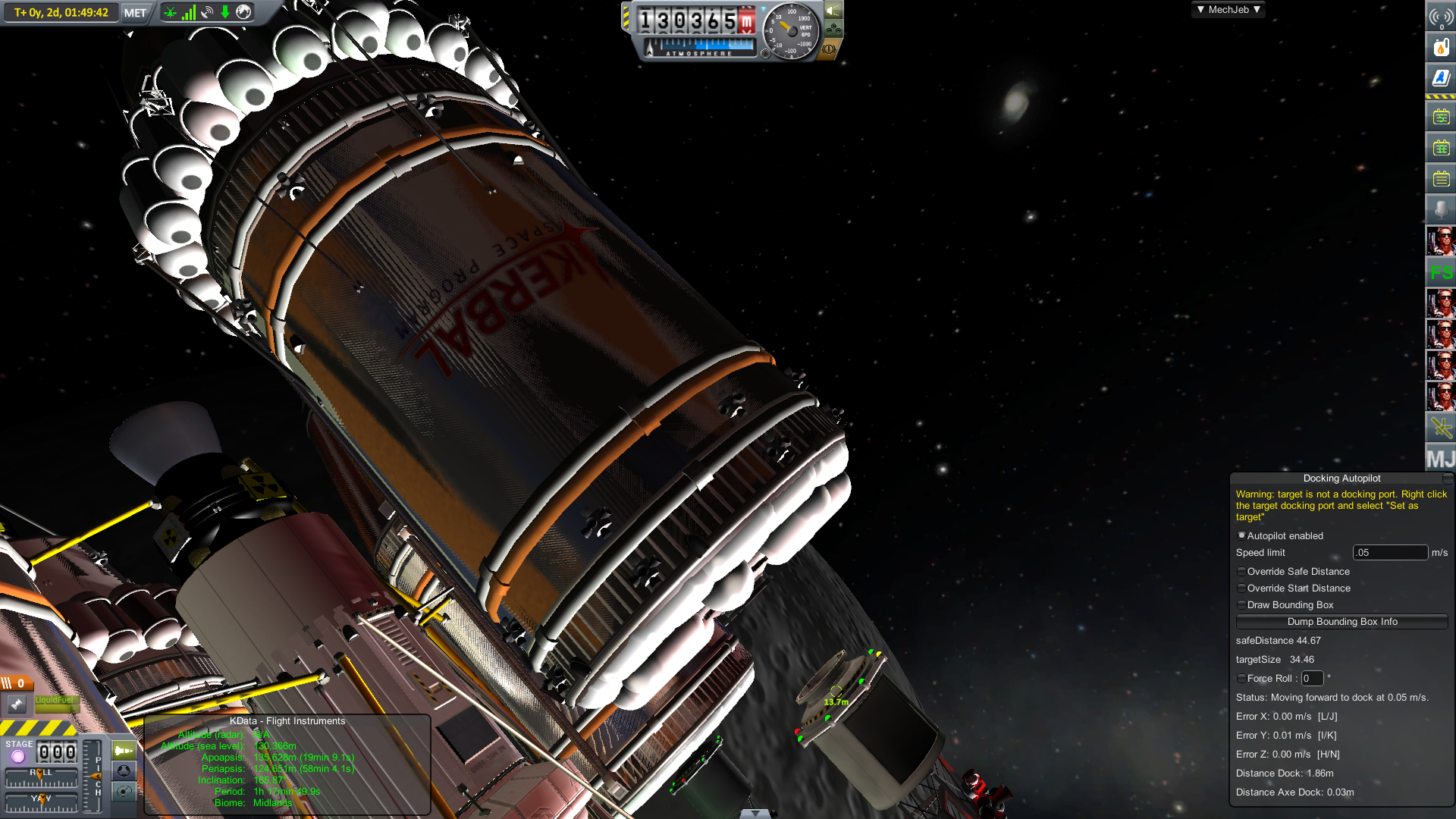1456x819 pixels.
Task: Click the signal antenna toolbar icon
Action: click(1440, 17)
